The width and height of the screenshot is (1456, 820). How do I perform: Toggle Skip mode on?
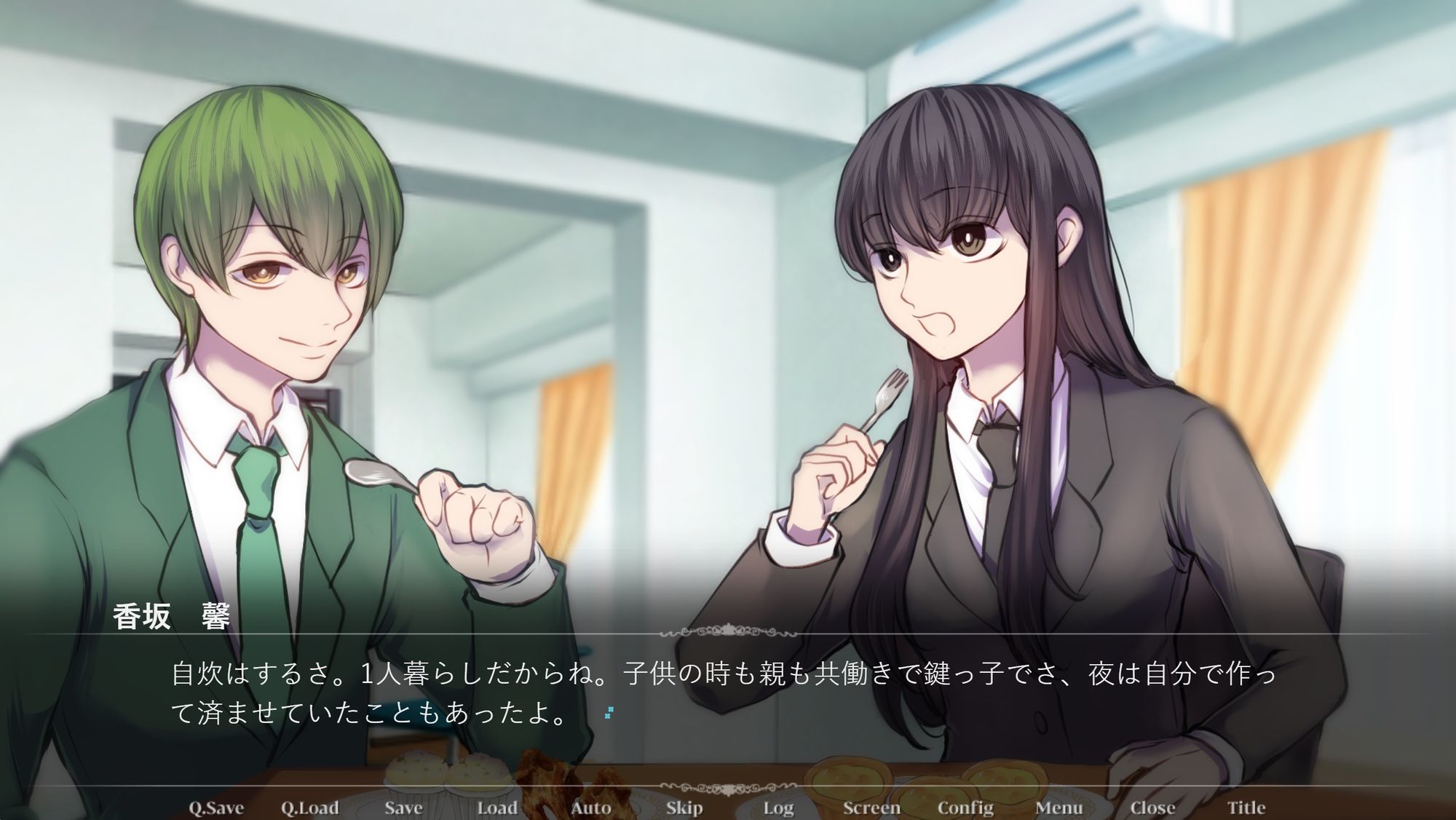point(683,807)
